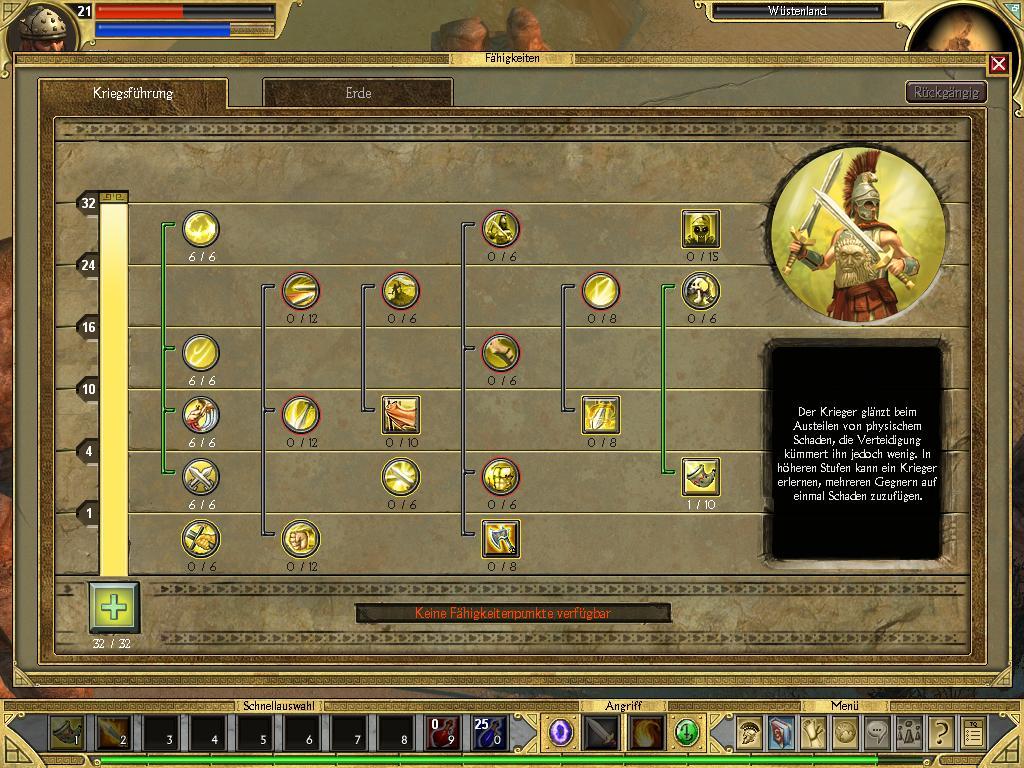Open the question mark help button

[940, 734]
